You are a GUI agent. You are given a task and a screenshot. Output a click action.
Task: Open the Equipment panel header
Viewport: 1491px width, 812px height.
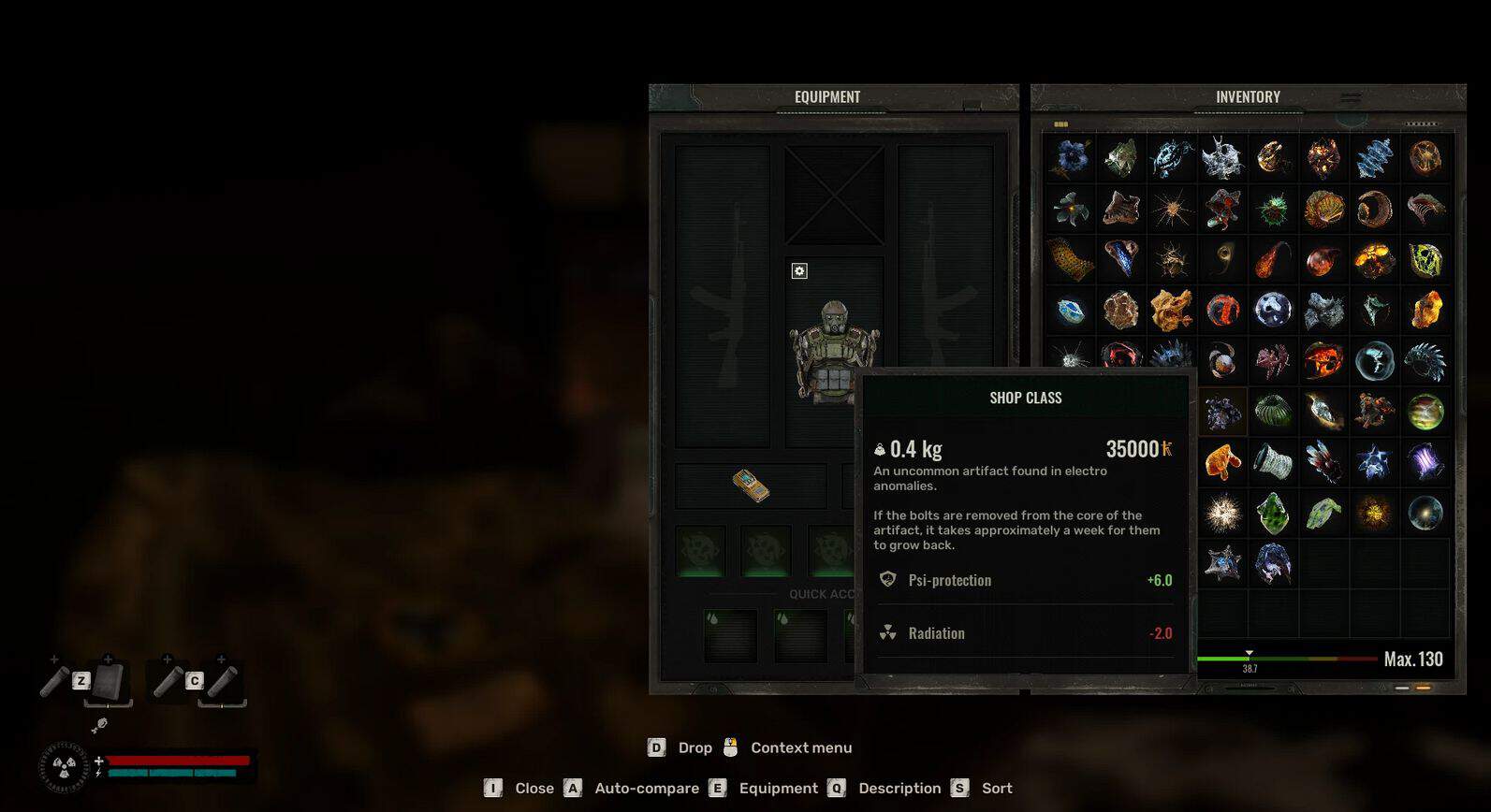pyautogui.click(x=827, y=96)
